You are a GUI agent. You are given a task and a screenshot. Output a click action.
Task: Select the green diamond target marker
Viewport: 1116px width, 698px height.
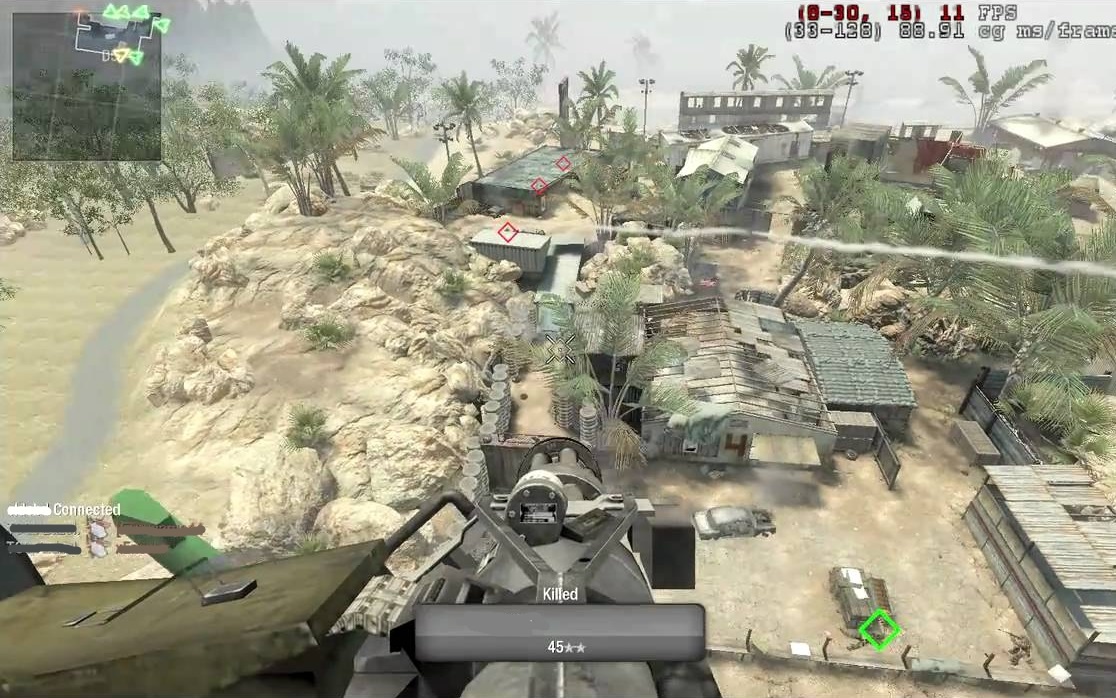[x=879, y=629]
